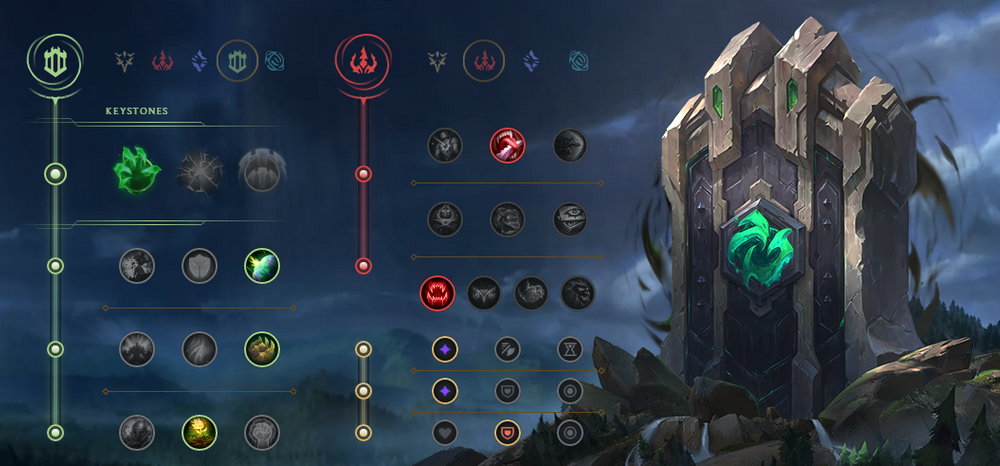Select the Demolish rune
The image size is (1000, 466).
[137, 265]
